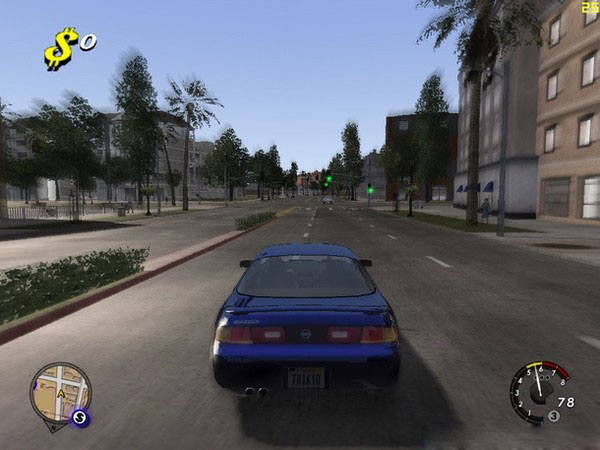Click the blue S badge beside the minimap
The width and height of the screenshot is (600, 450).
82,418
